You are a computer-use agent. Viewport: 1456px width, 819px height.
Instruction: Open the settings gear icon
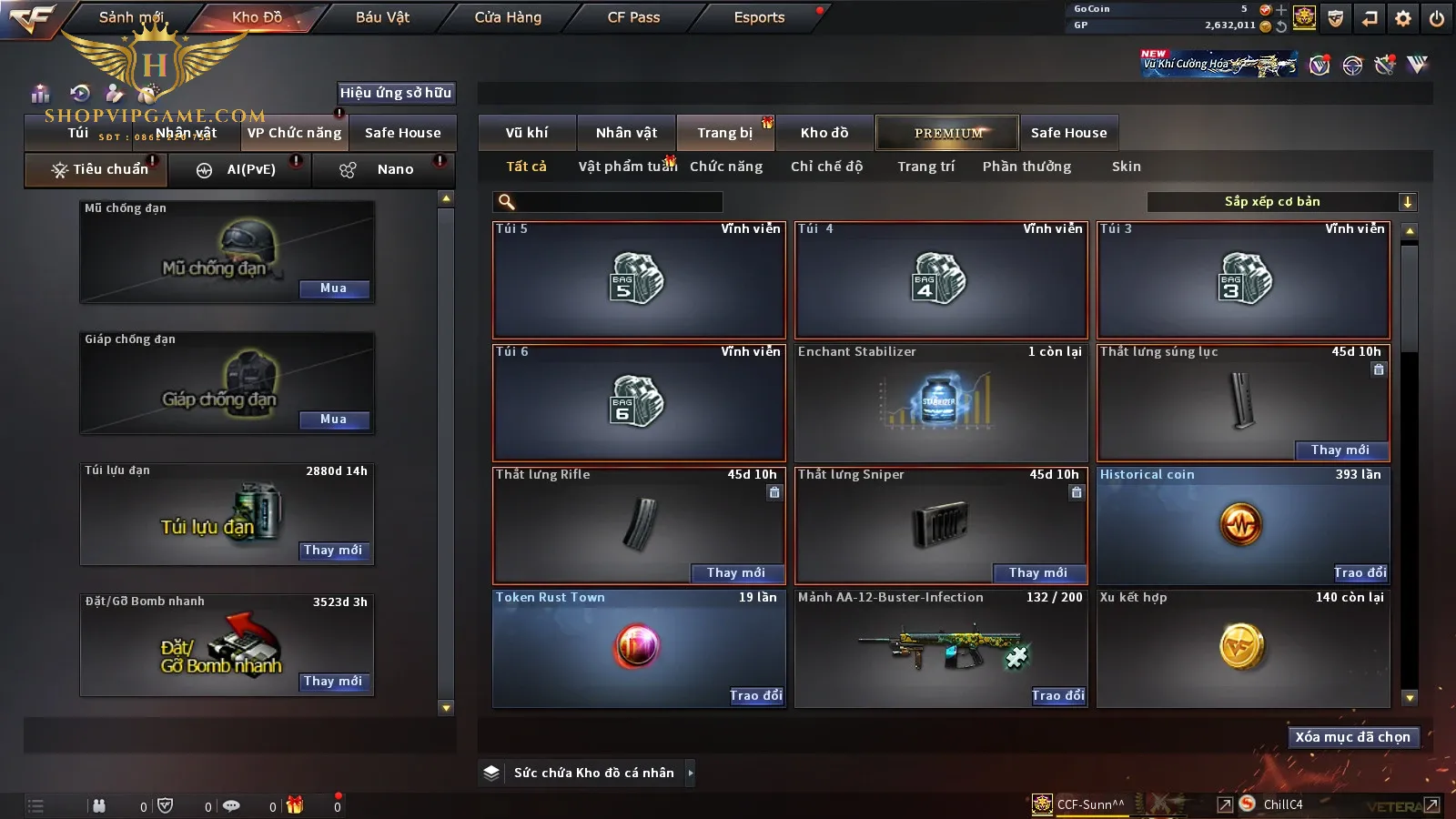point(1403,18)
